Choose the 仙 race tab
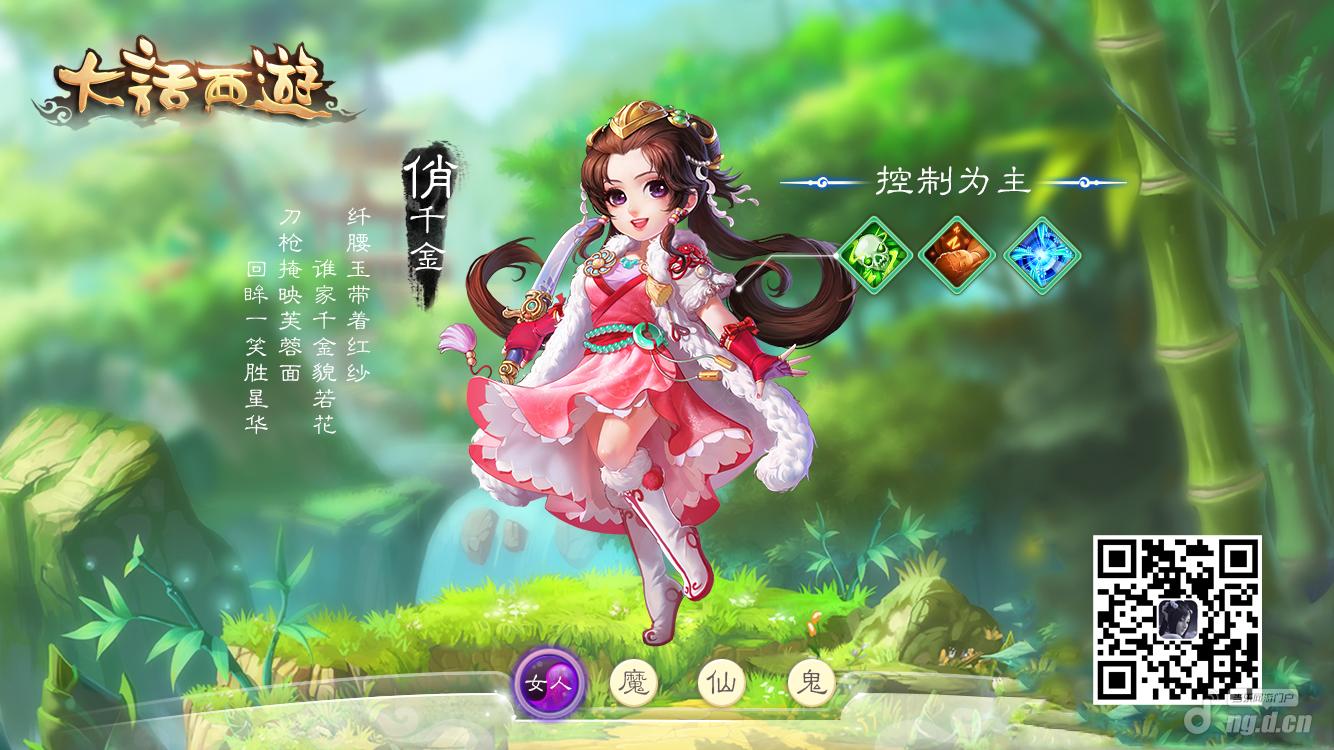The width and height of the screenshot is (1334, 750). tap(723, 684)
